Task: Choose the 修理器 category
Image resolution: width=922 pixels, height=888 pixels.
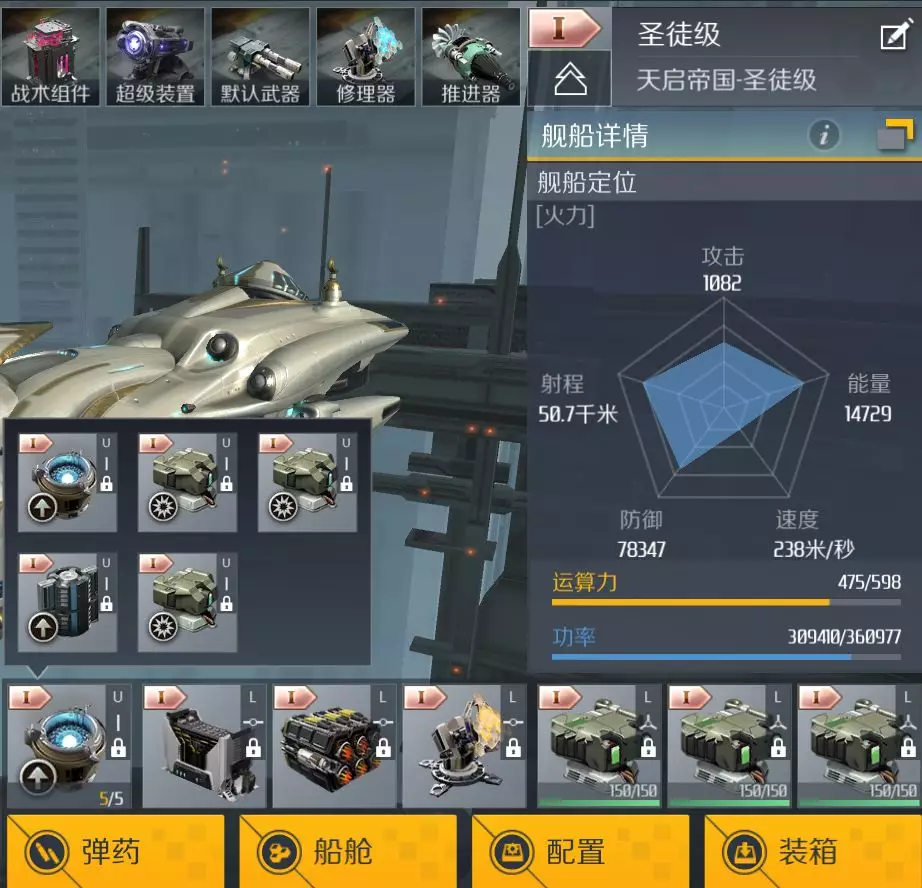Action: tap(366, 56)
